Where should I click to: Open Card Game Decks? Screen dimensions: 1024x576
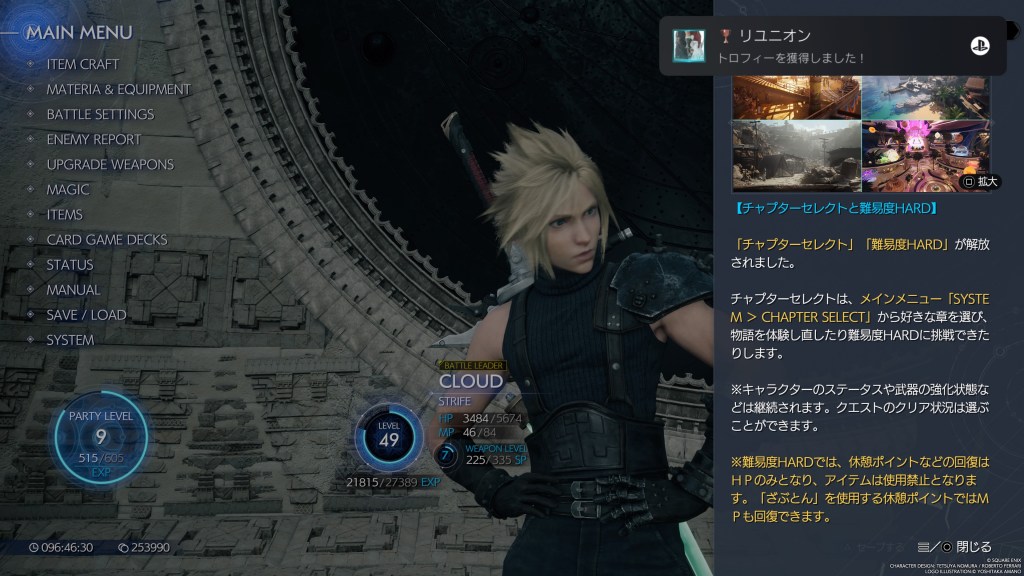pyautogui.click(x=107, y=239)
